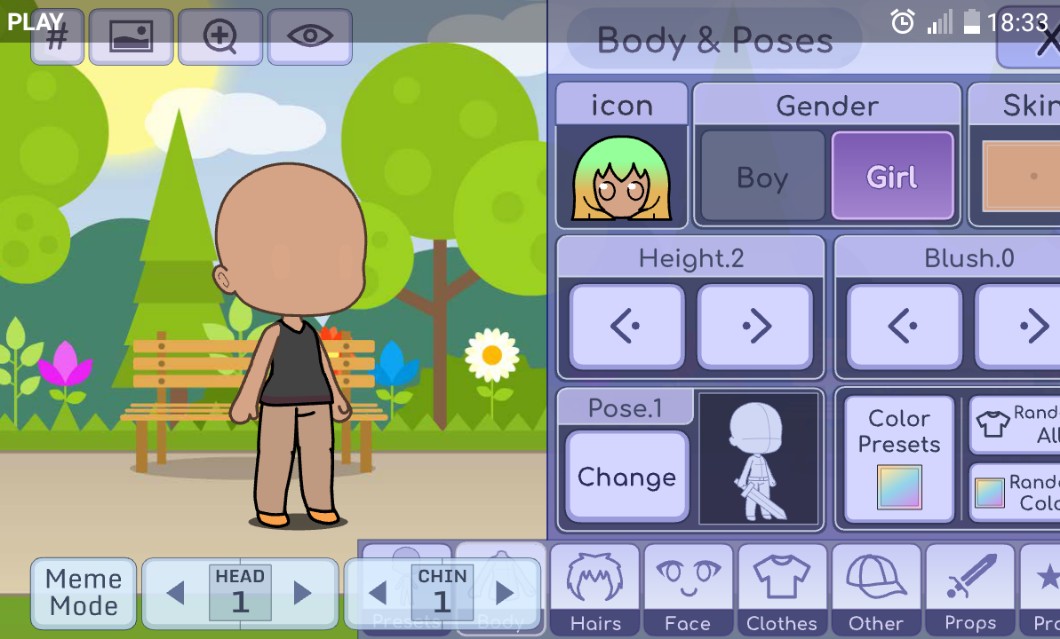
Task: Go to the Clothes tab
Action: click(x=782, y=590)
